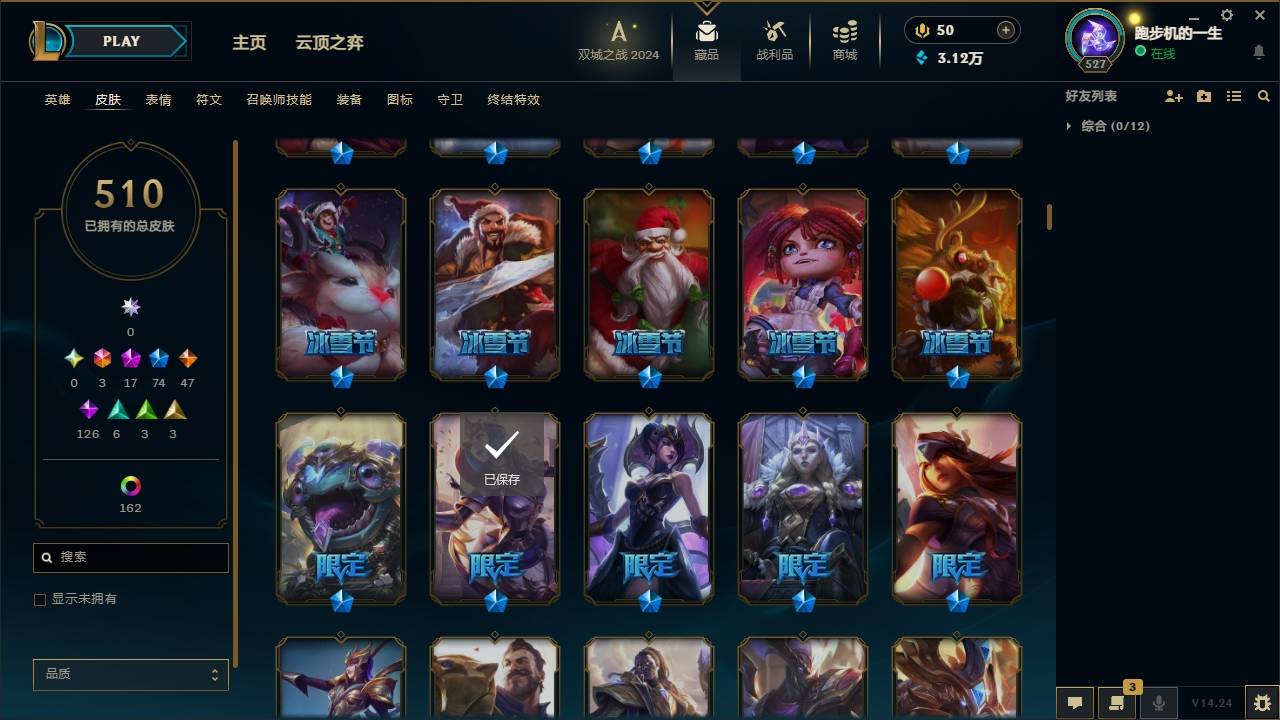Click the plus to add RP currency
The width and height of the screenshot is (1280, 720).
click(1004, 30)
